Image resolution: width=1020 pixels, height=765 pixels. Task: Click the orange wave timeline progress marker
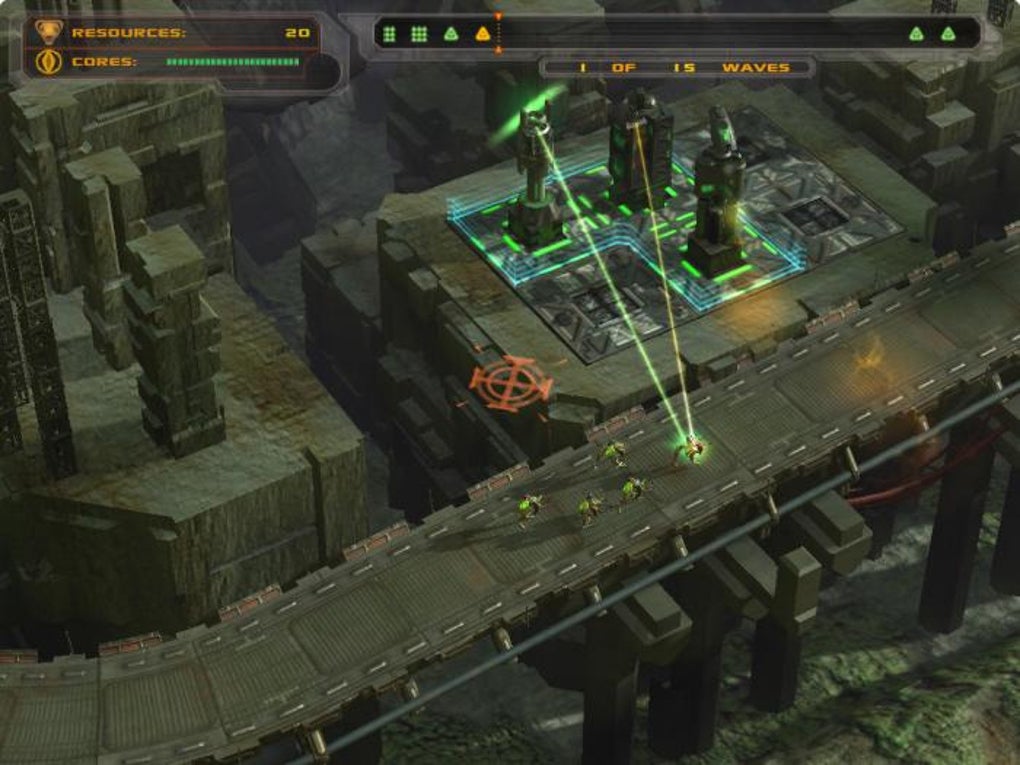pyautogui.click(x=498, y=33)
